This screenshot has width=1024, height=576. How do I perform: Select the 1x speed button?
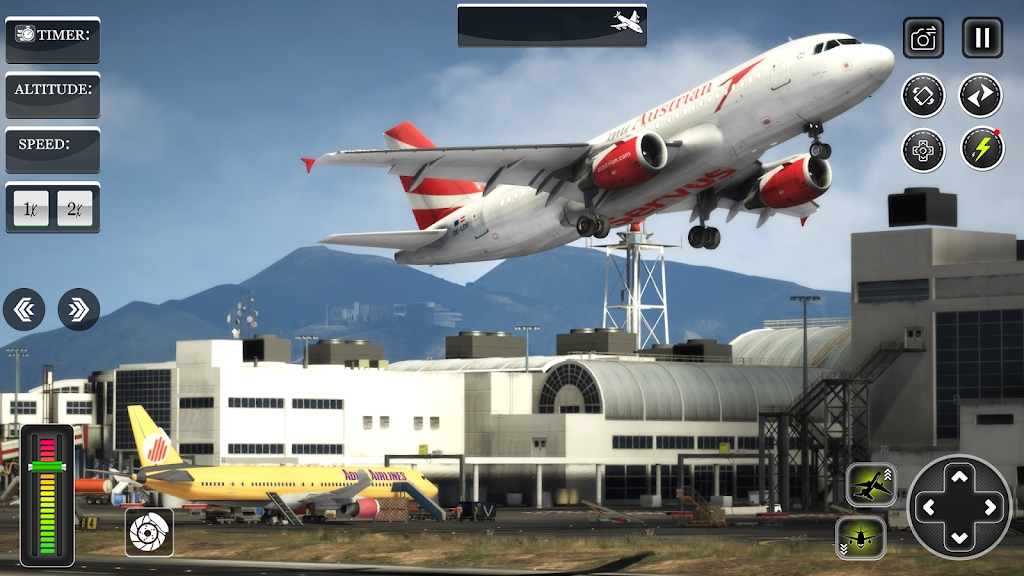point(29,208)
